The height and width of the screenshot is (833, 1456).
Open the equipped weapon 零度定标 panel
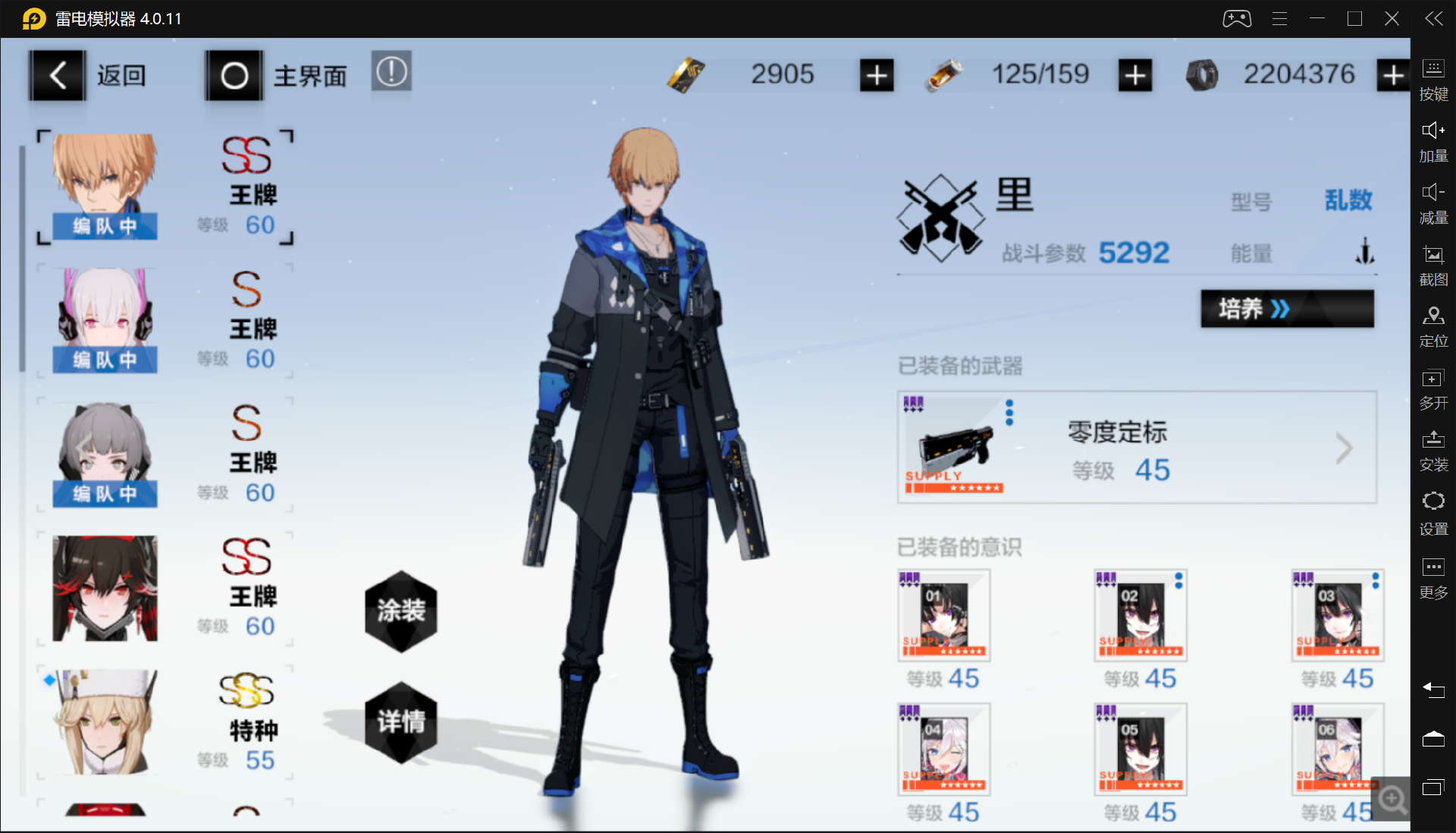pyautogui.click(x=1136, y=448)
